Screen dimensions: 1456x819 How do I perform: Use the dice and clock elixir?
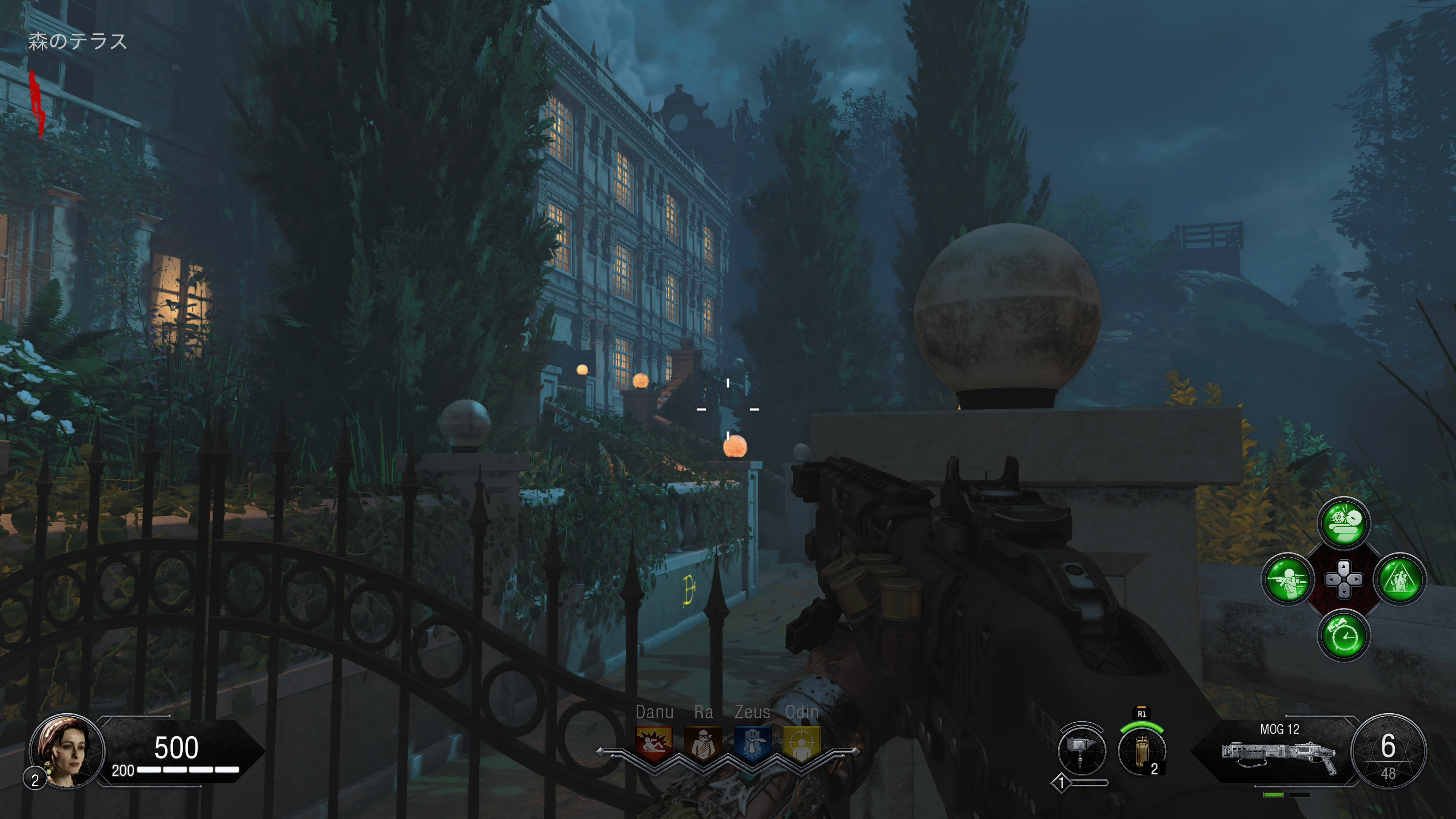click(x=1343, y=523)
